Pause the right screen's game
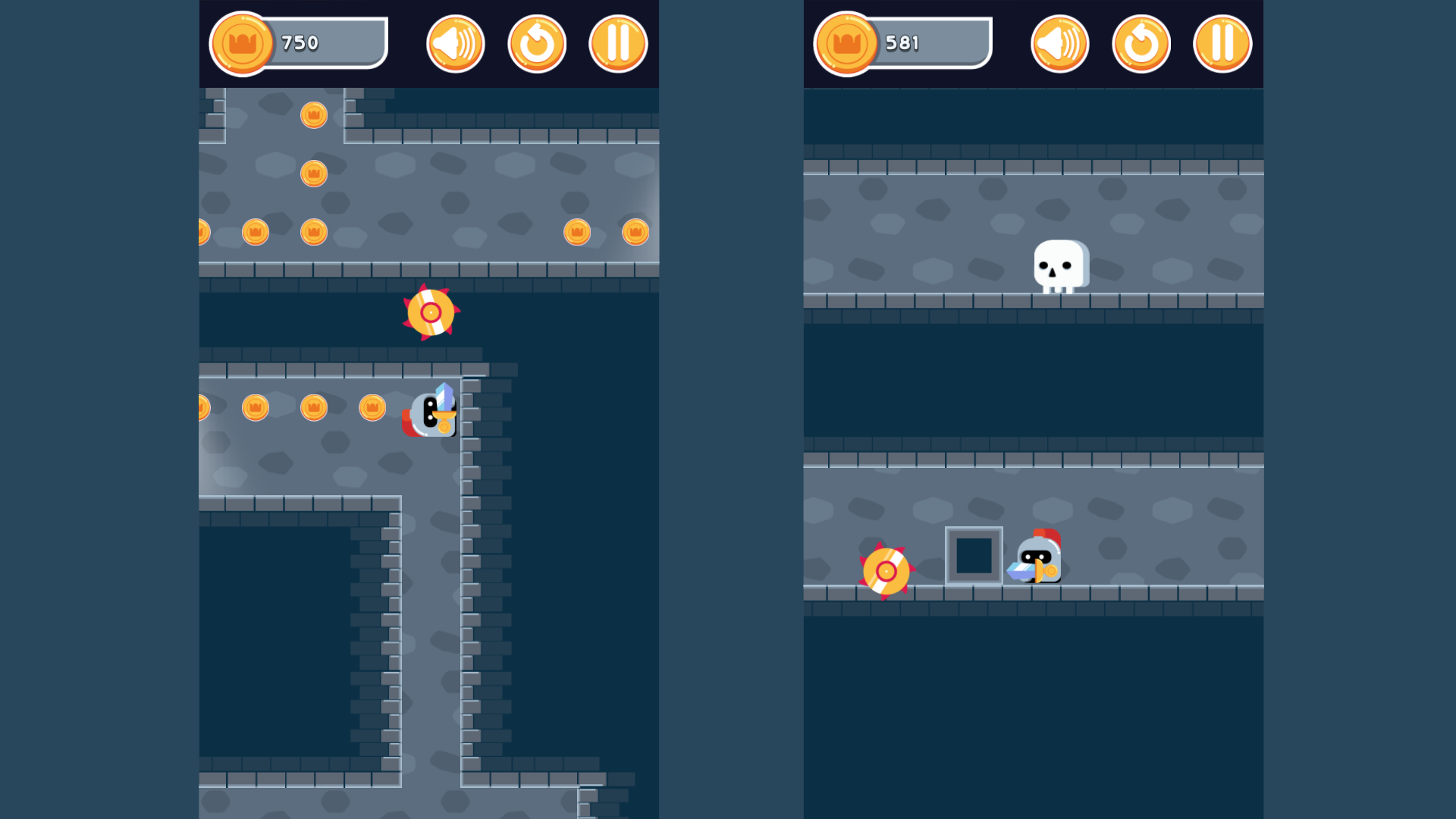The width and height of the screenshot is (1456, 819). [1222, 43]
